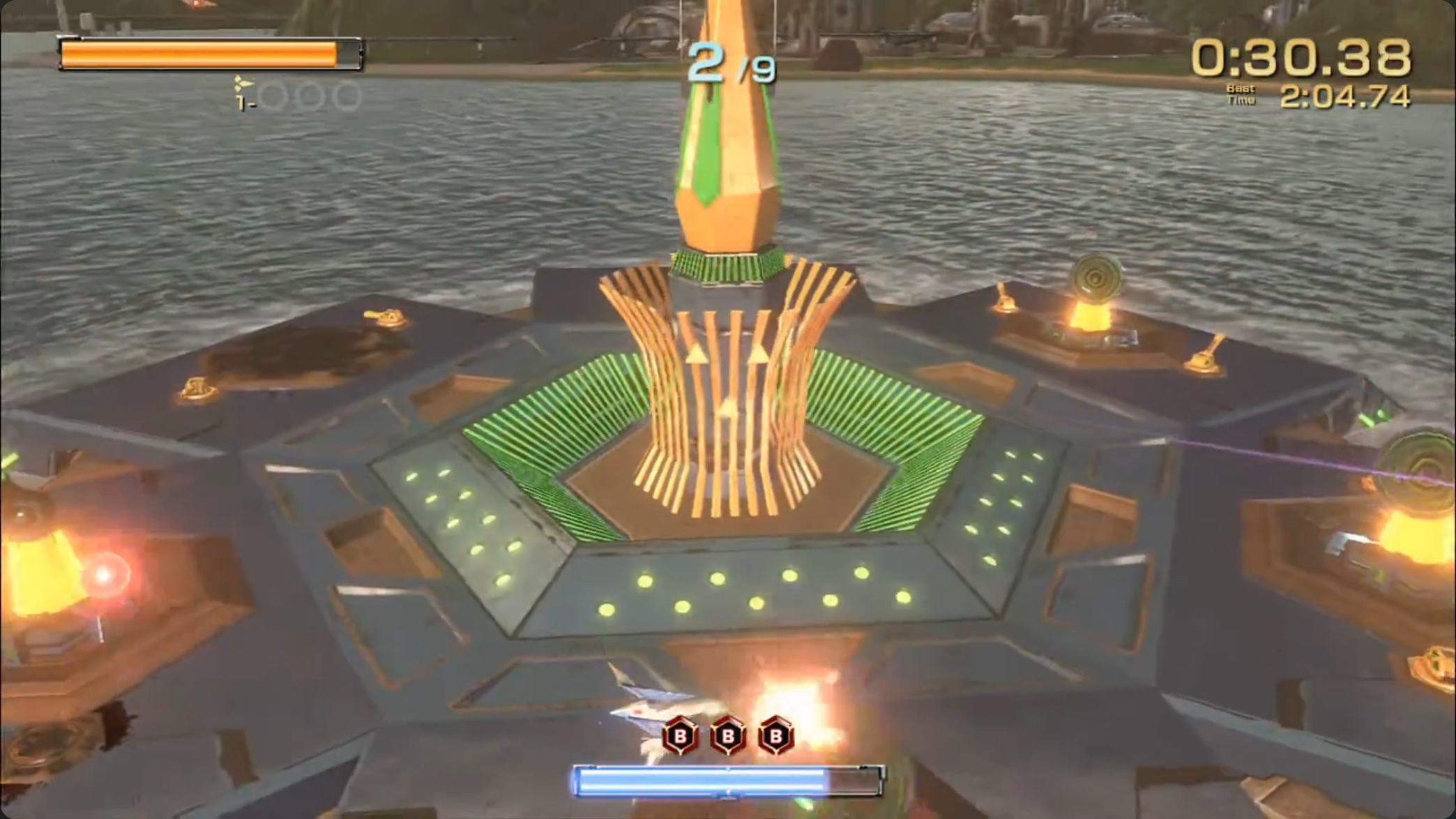This screenshot has width=1456, height=819.
Task: Select the middle B bomb icon
Action: [x=727, y=733]
